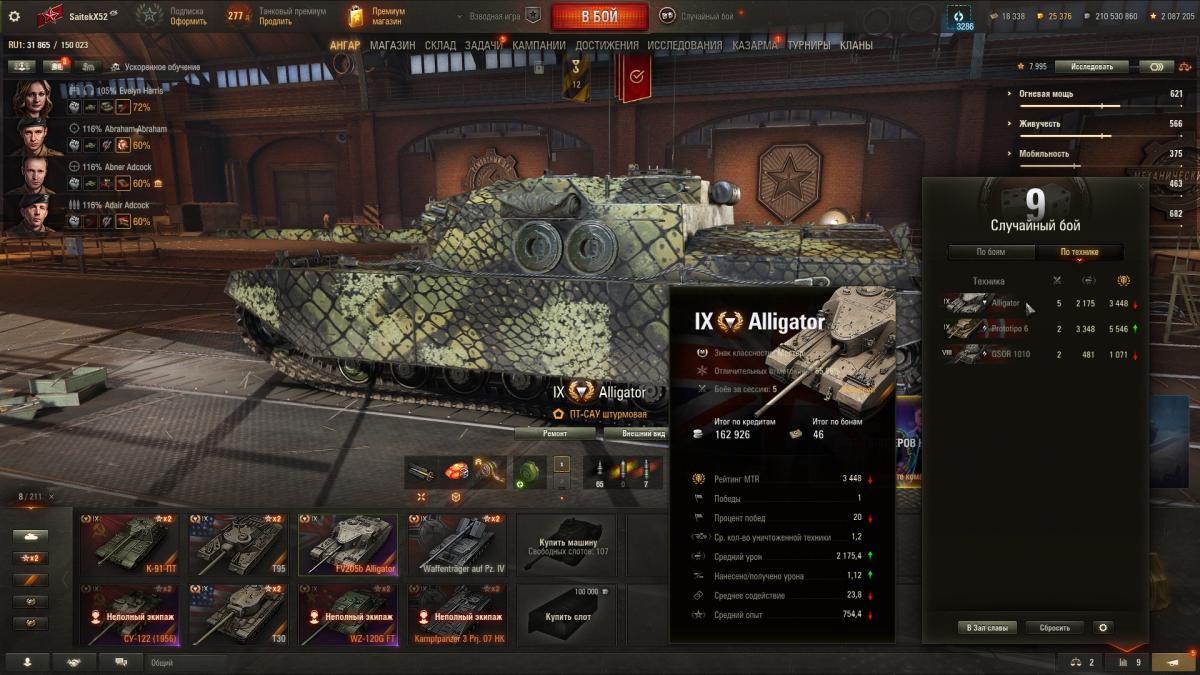Open Внешний вид customization
Screen dimensions: 1200x675
pos(640,434)
